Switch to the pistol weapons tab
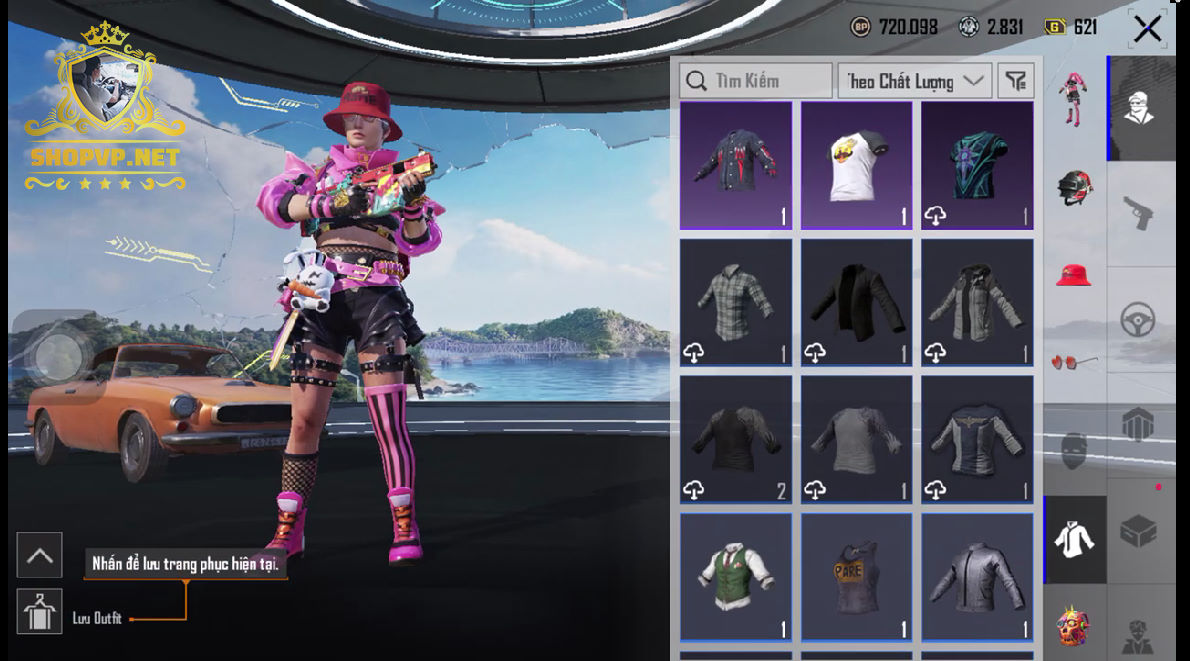1190x661 pixels. point(1139,211)
